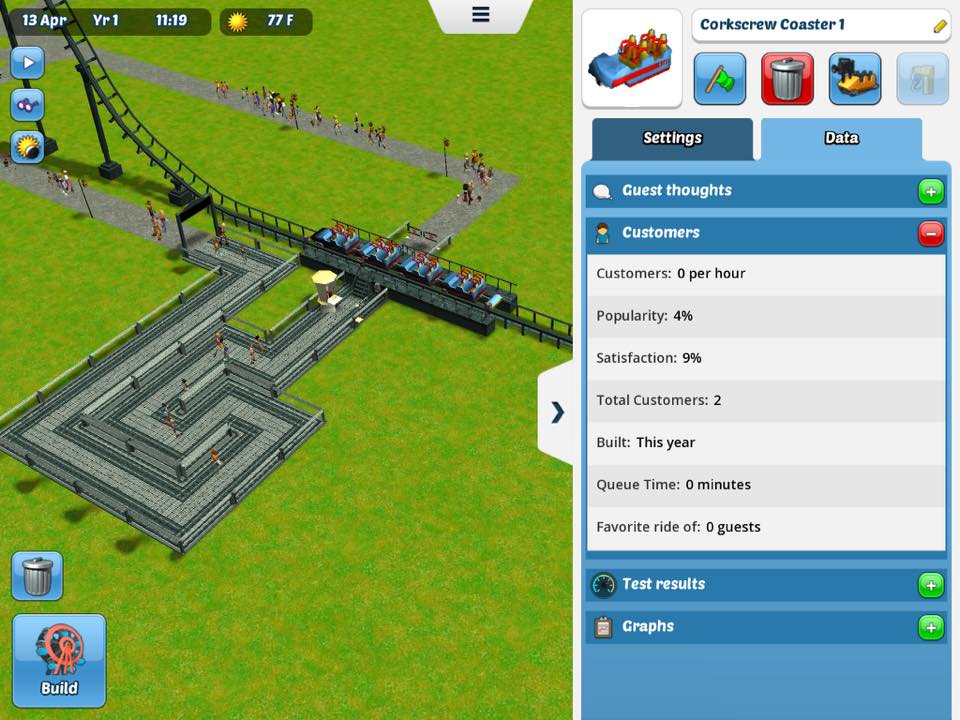Expand the Test results section
This screenshot has height=720, width=960.
931,585
